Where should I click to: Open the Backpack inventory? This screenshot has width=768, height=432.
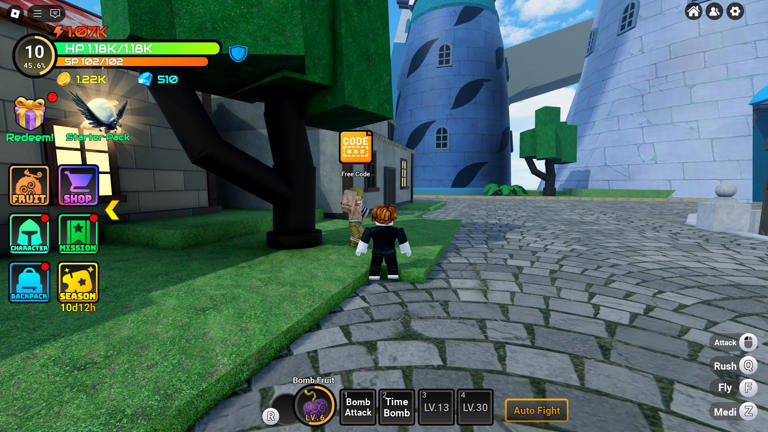(x=29, y=282)
